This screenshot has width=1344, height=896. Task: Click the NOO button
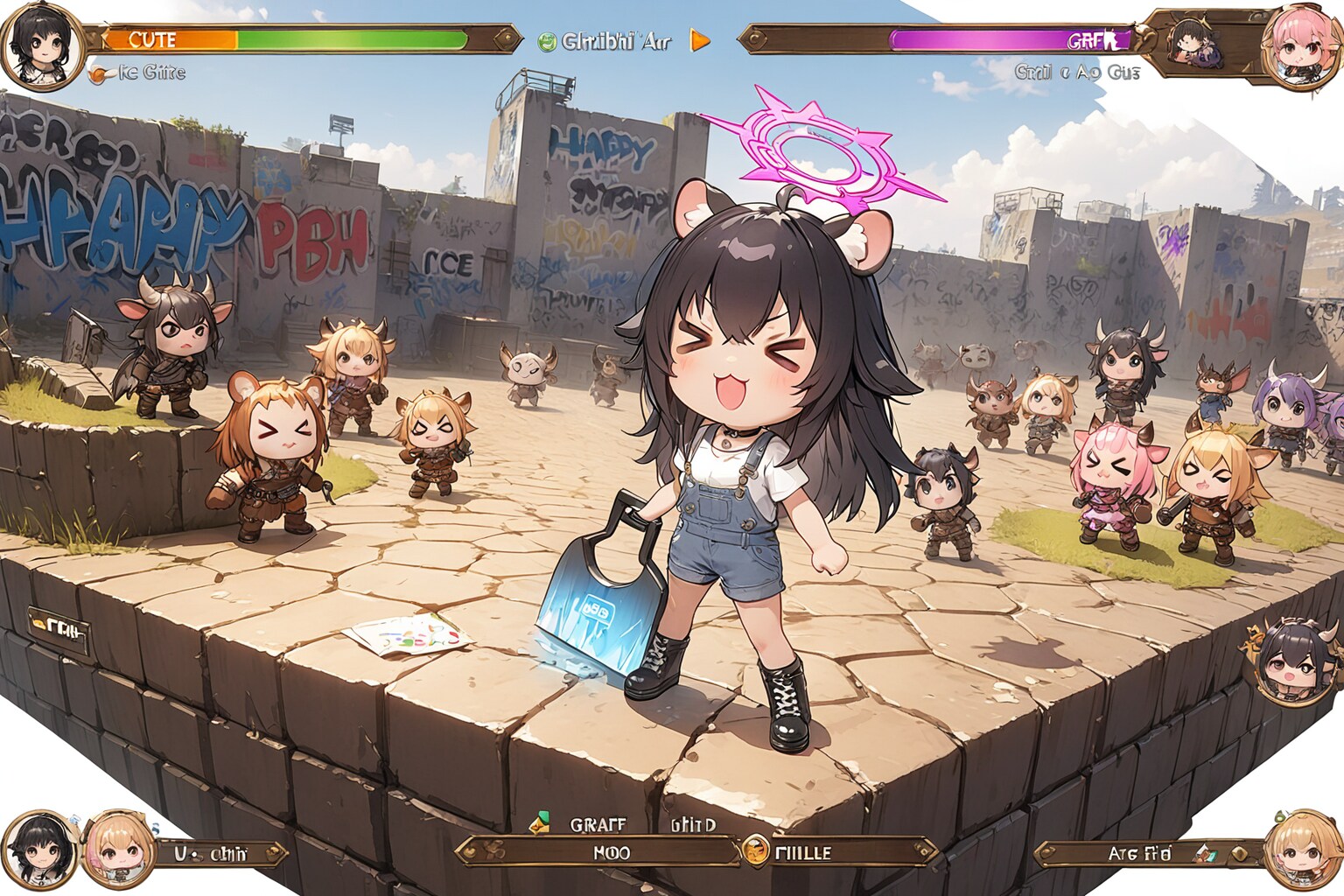point(604,851)
